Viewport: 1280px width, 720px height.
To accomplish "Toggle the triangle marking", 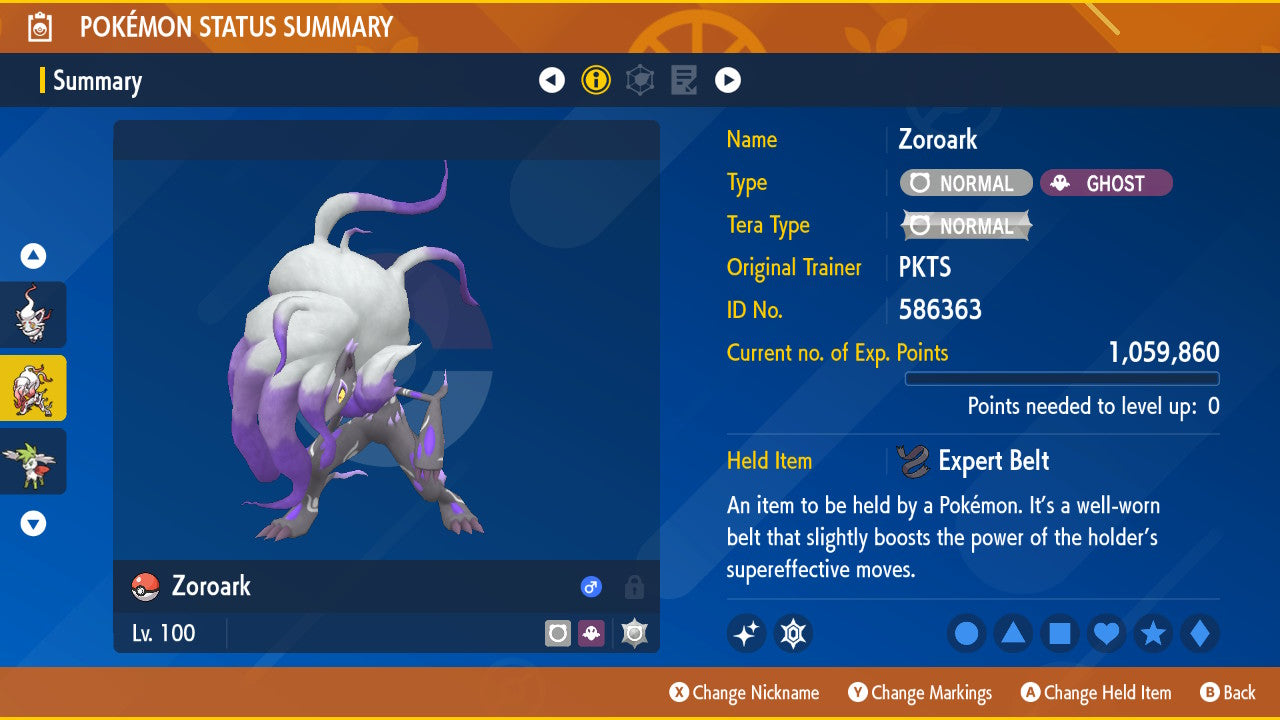I will [1013, 634].
